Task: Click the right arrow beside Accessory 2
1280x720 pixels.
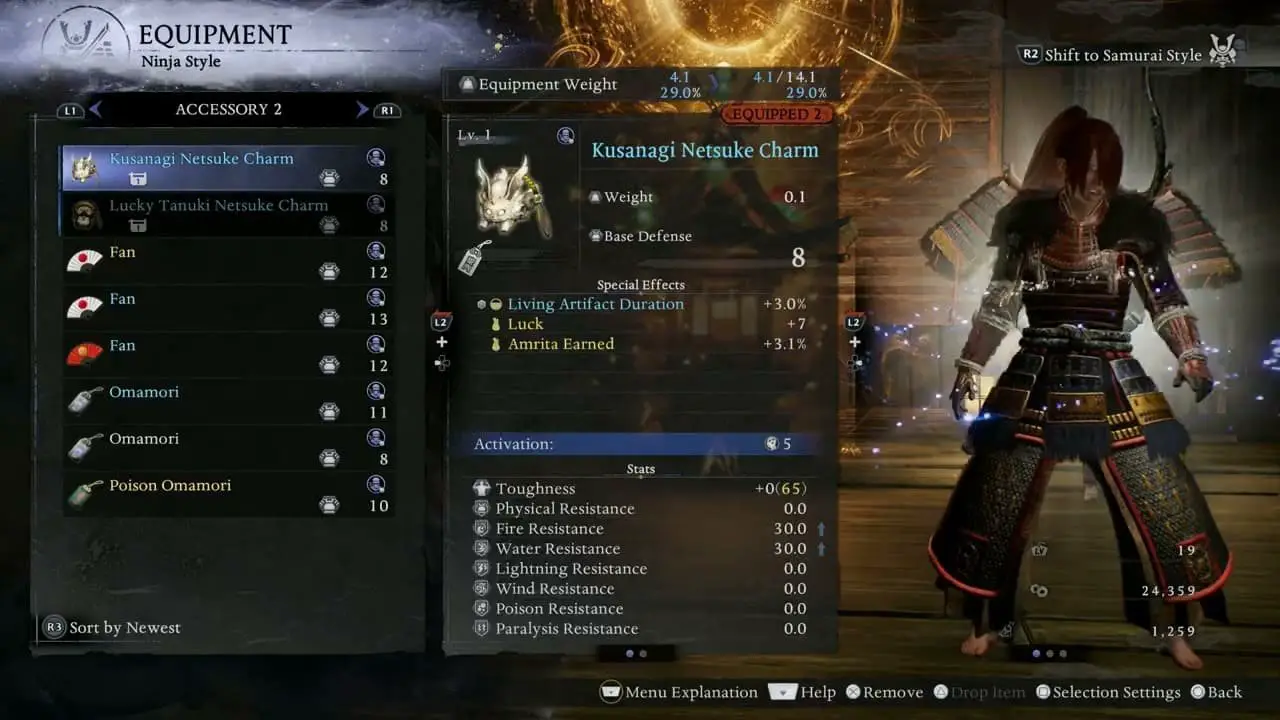Action: click(362, 110)
